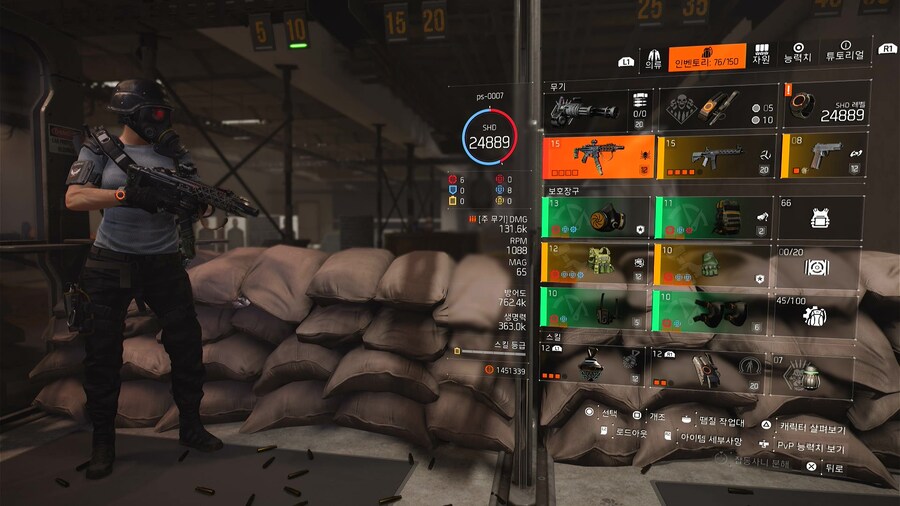Open the 인벤토리 inventory tab
900x506 pixels.
pos(708,57)
